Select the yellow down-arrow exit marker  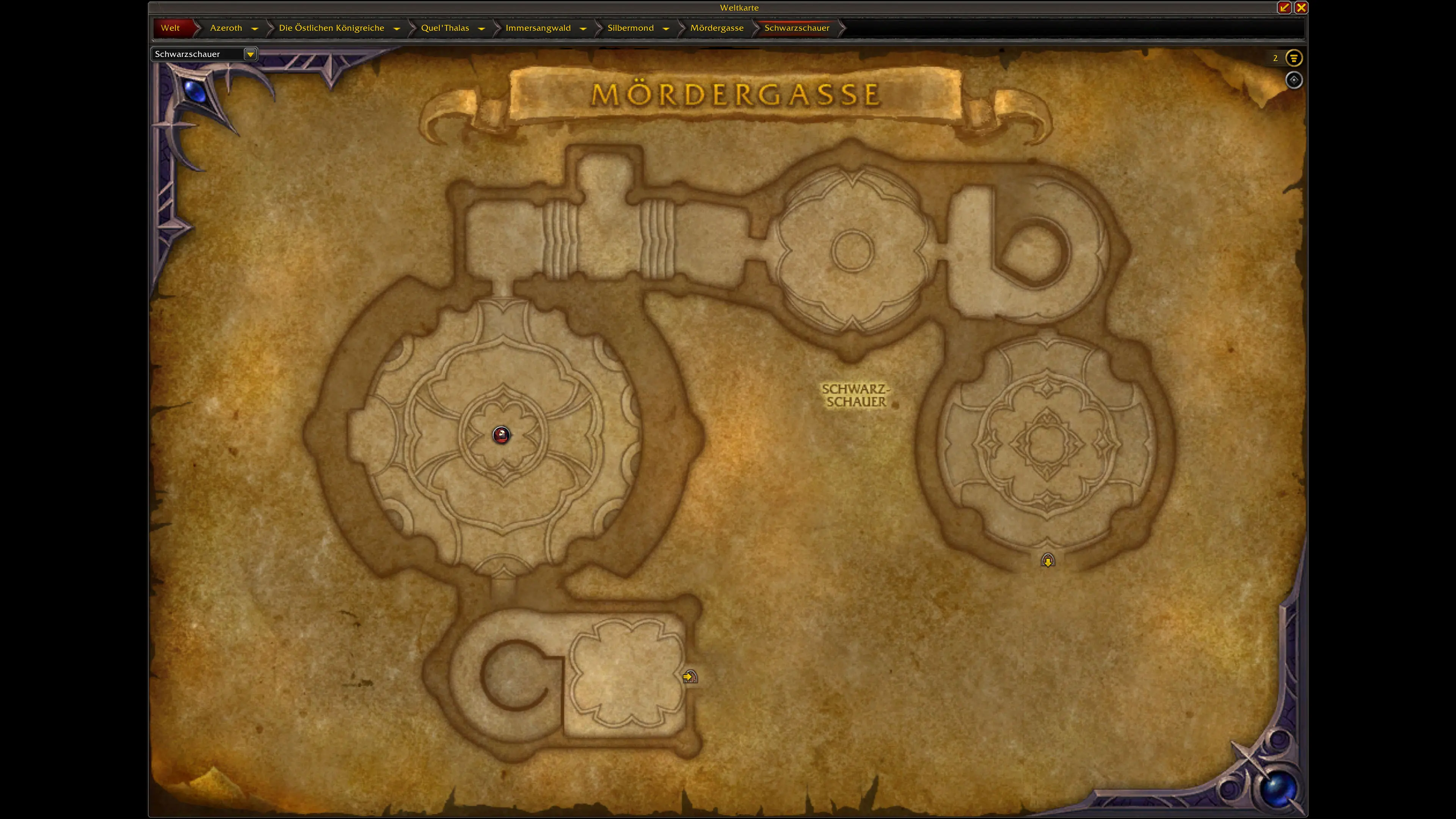(x=1047, y=560)
